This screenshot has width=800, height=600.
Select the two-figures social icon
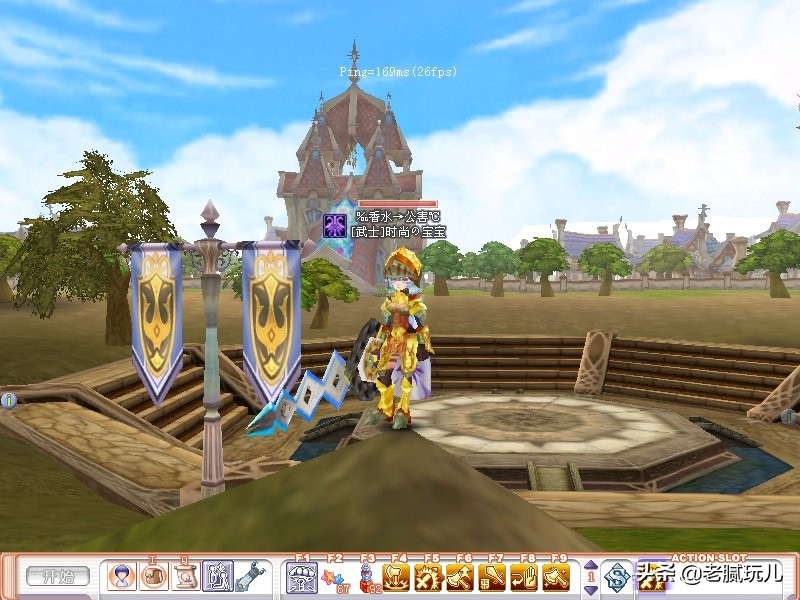click(218, 577)
